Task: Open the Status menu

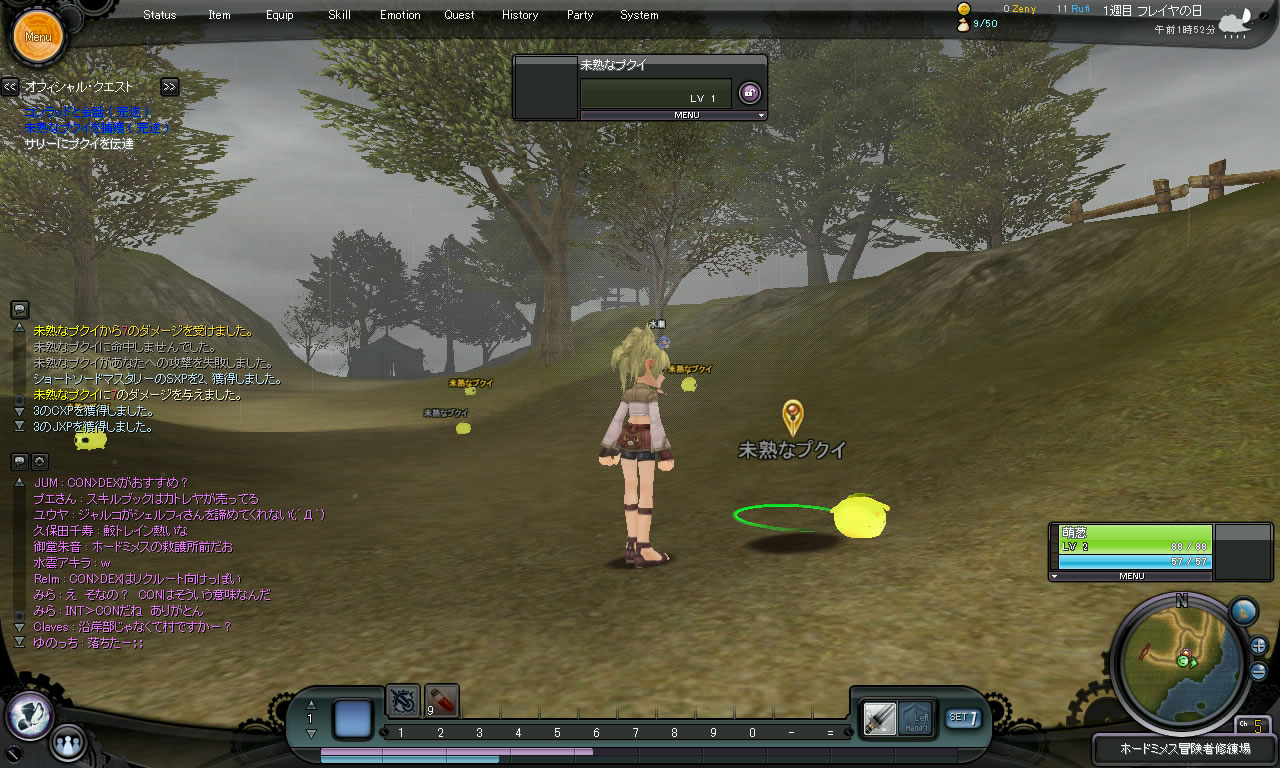Action: (x=159, y=15)
